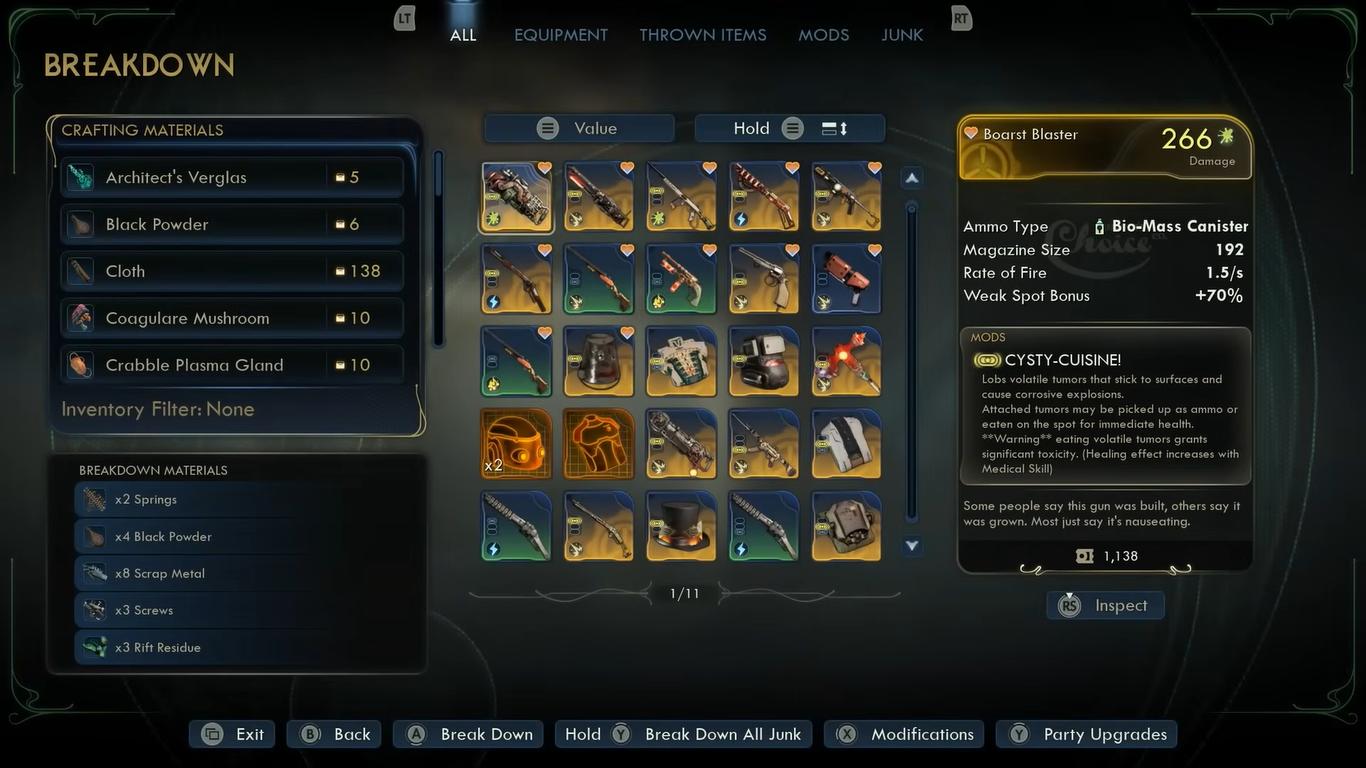The height and width of the screenshot is (768, 1366).
Task: Select the Boarst Blaster weapon slot
Action: tap(516, 197)
